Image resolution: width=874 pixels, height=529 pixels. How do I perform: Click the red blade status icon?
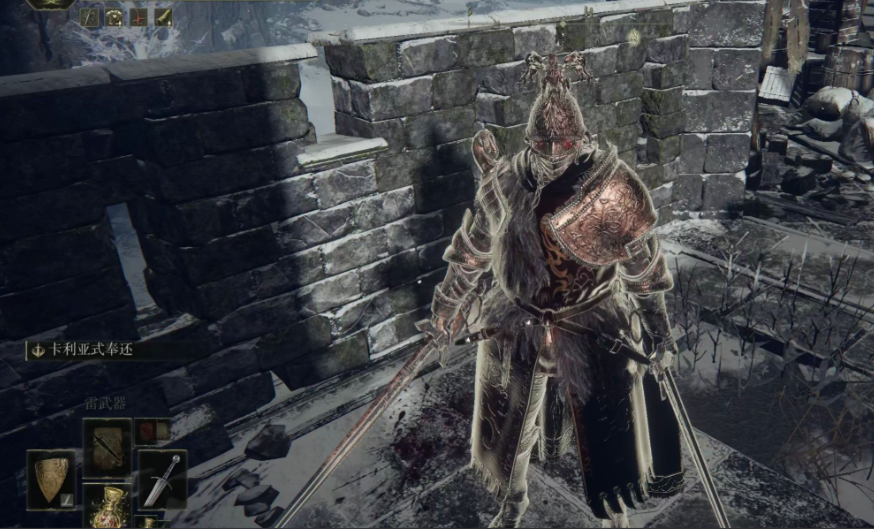(x=138, y=17)
